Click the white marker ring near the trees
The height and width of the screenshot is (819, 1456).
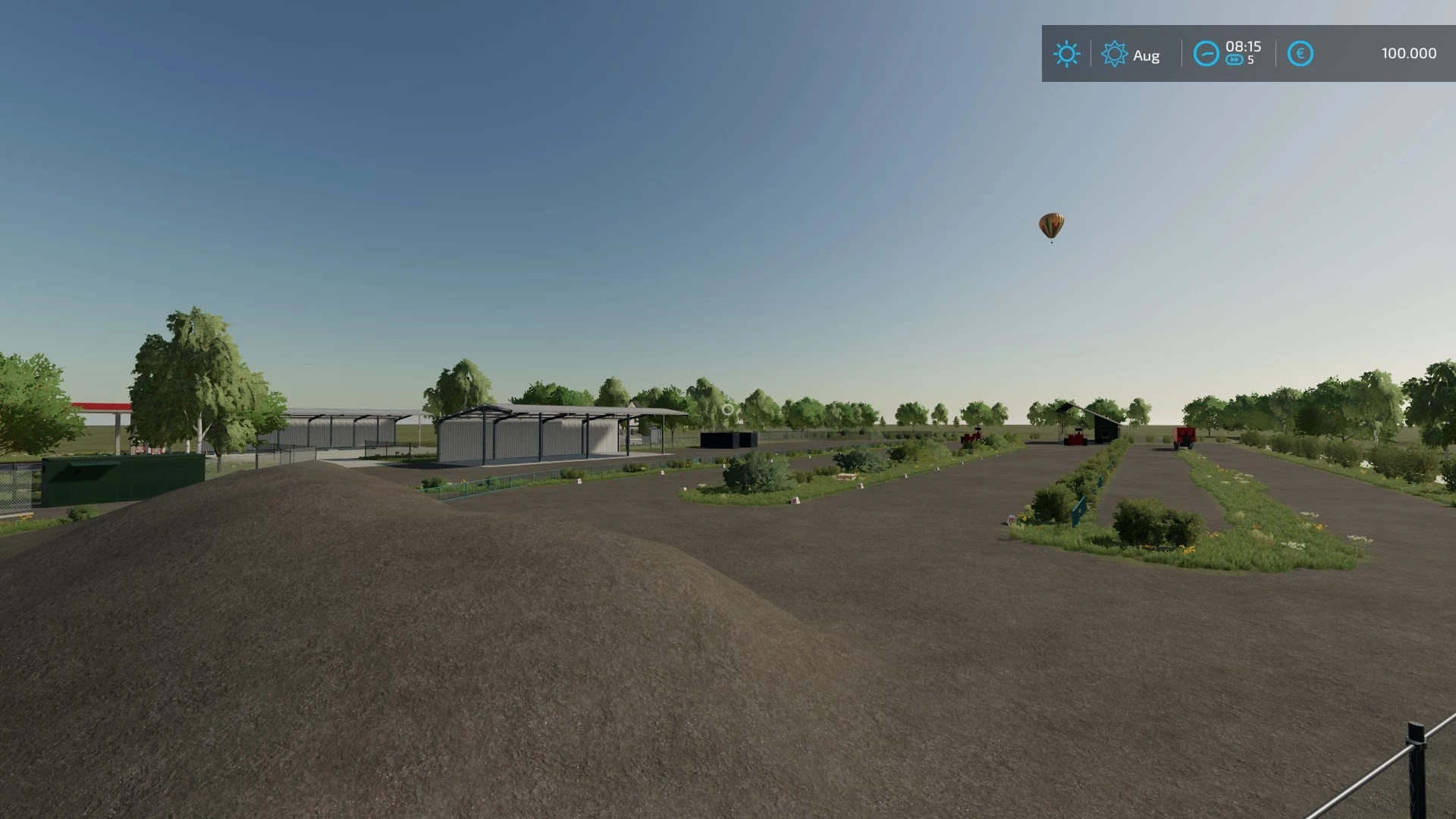(729, 409)
